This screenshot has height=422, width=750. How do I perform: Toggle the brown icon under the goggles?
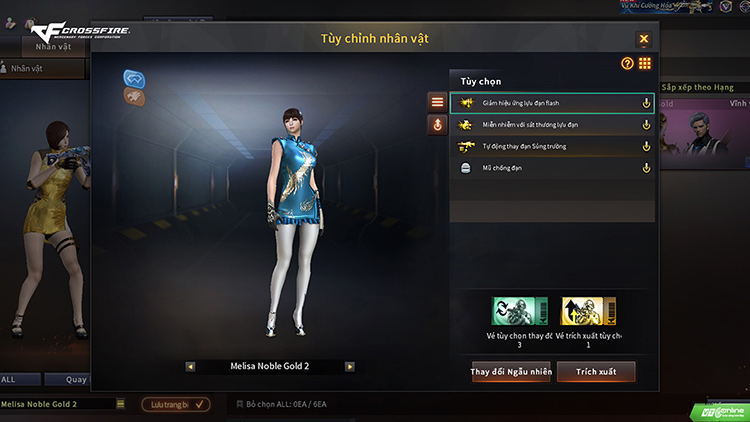[135, 96]
